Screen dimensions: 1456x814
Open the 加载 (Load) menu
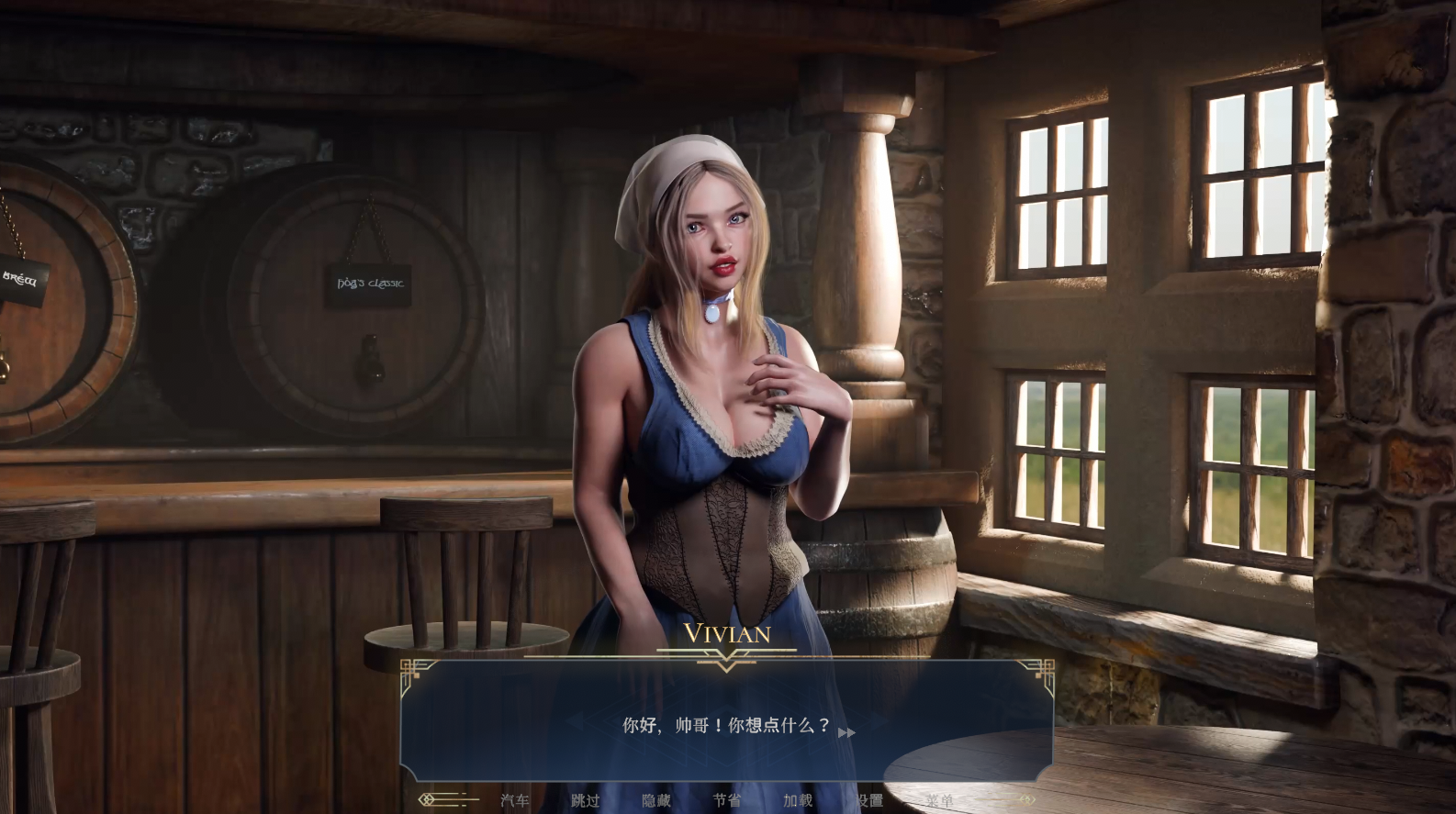point(798,800)
